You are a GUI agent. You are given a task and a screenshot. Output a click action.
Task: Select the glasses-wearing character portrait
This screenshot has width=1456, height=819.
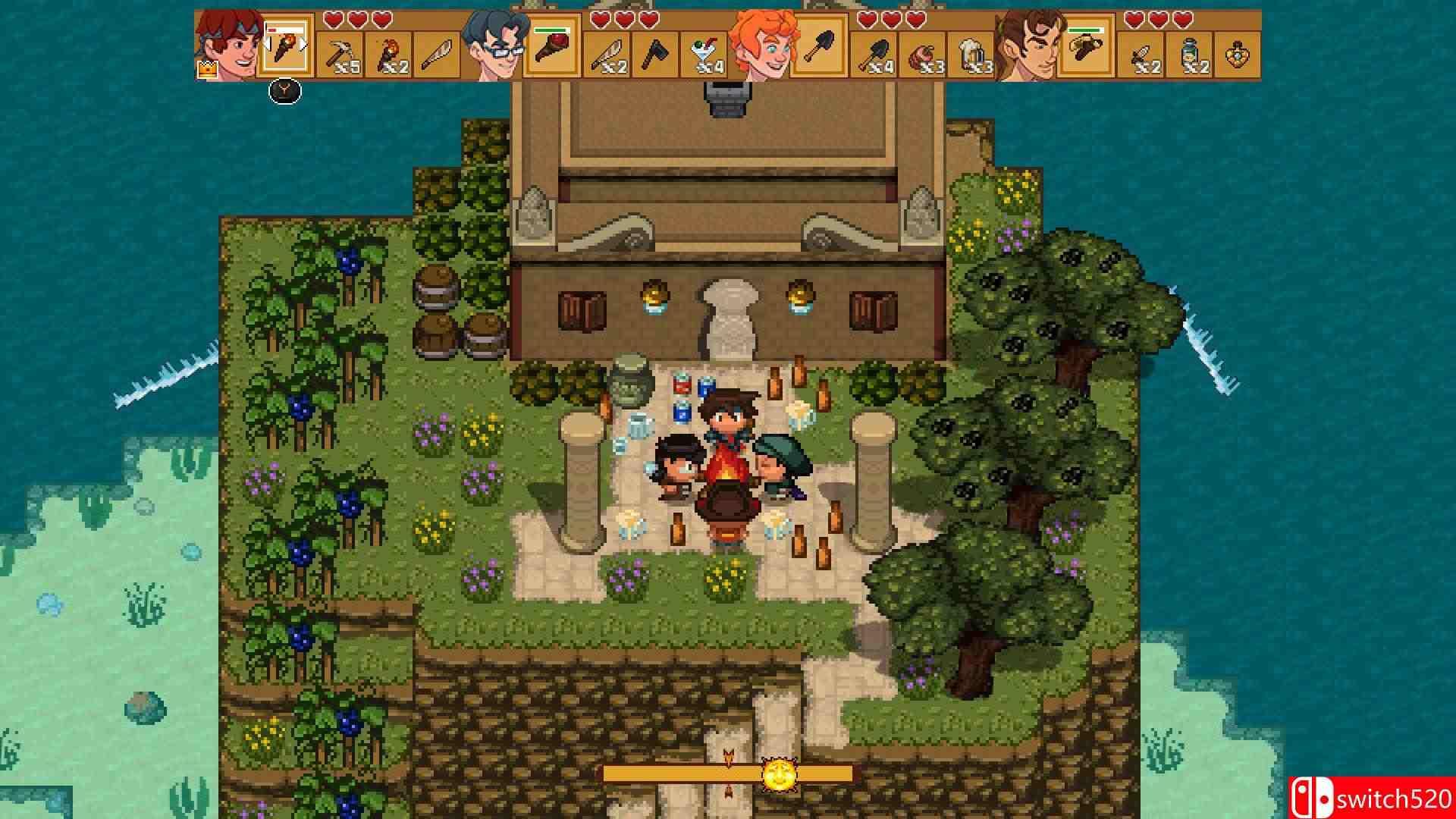495,47
